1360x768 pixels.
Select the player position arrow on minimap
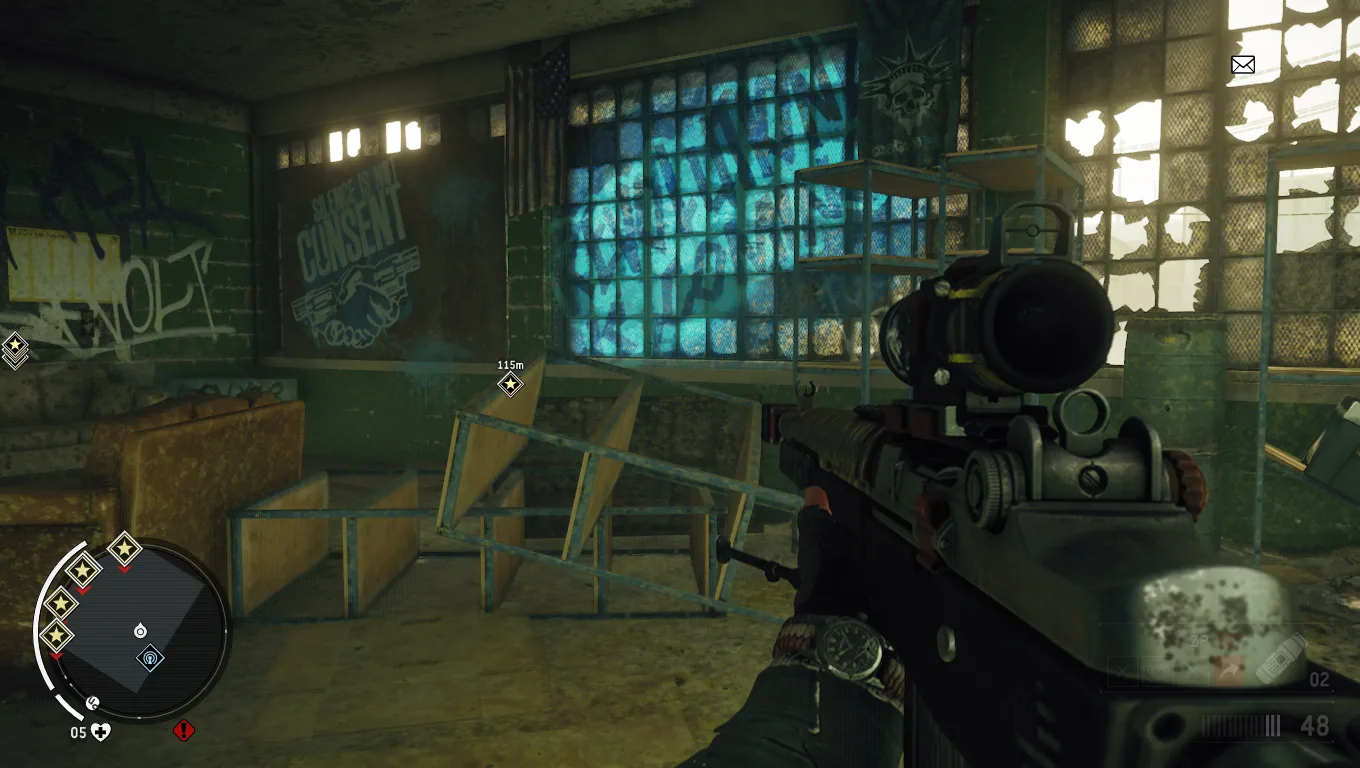pyautogui.click(x=140, y=631)
